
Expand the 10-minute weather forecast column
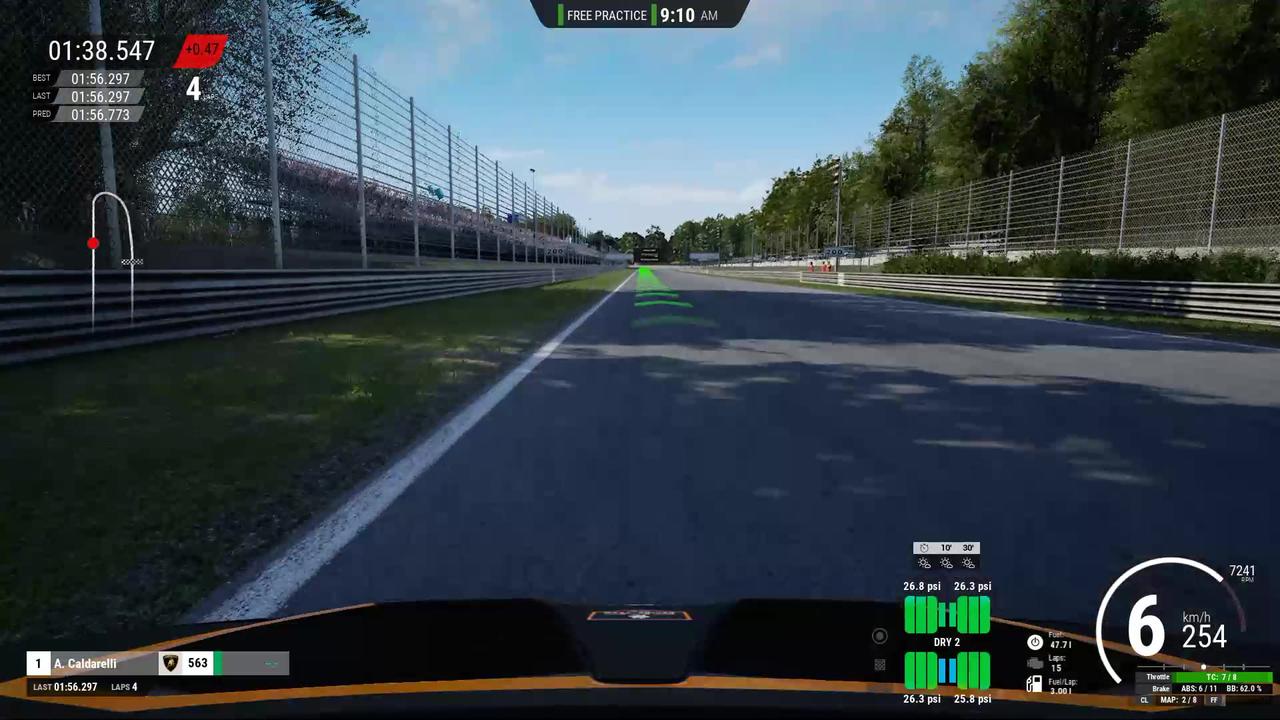click(944, 548)
